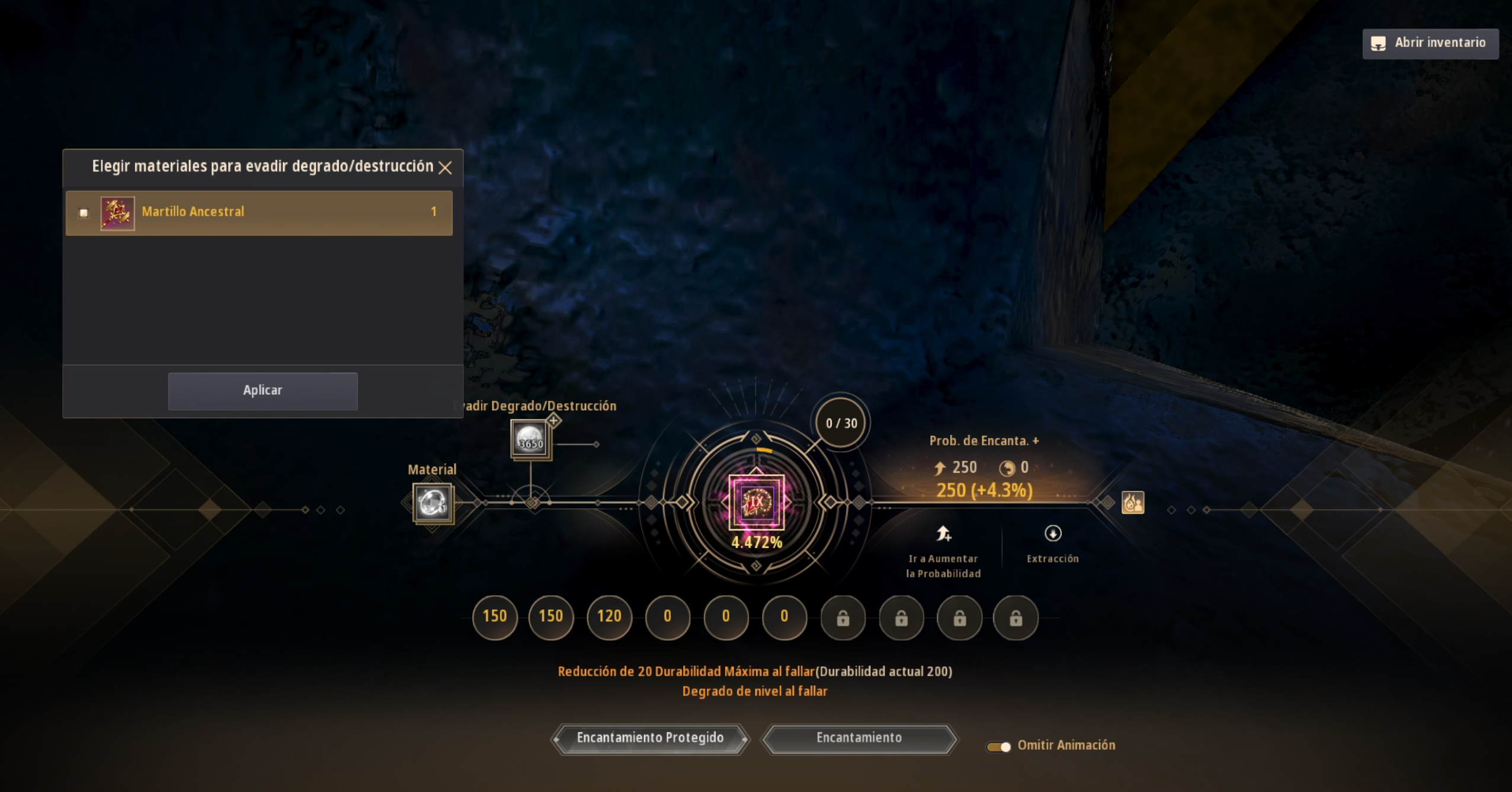This screenshot has width=1512, height=792.
Task: Toggle Omitir Animación switch
Action: (x=998, y=746)
